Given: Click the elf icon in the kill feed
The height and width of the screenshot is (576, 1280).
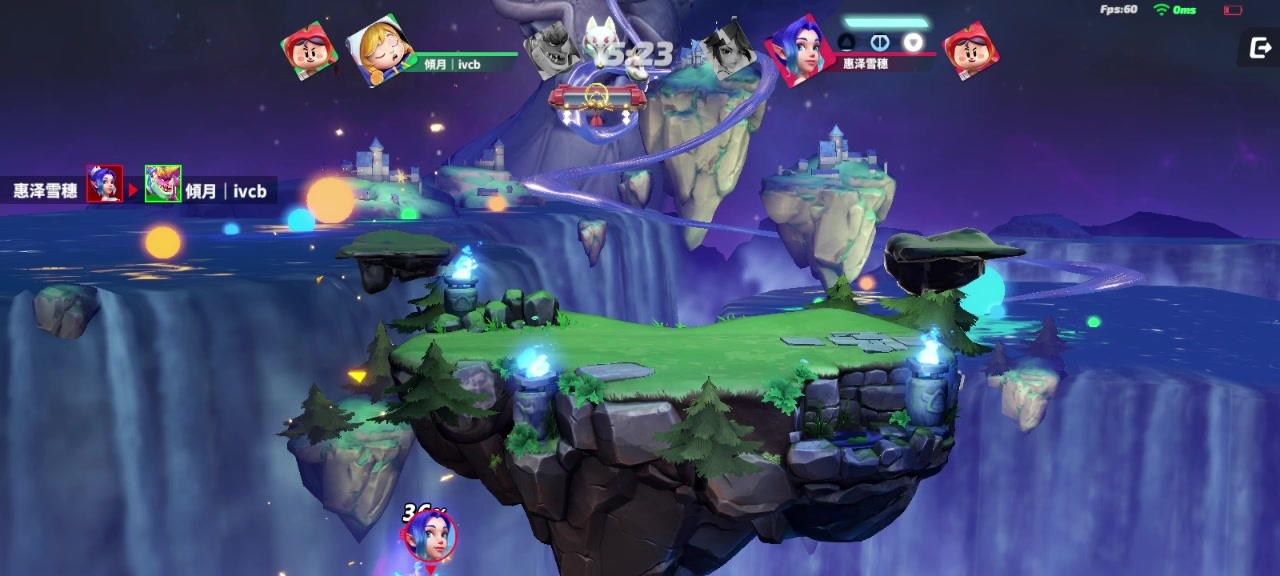Looking at the screenshot, I should pyautogui.click(x=104, y=184).
